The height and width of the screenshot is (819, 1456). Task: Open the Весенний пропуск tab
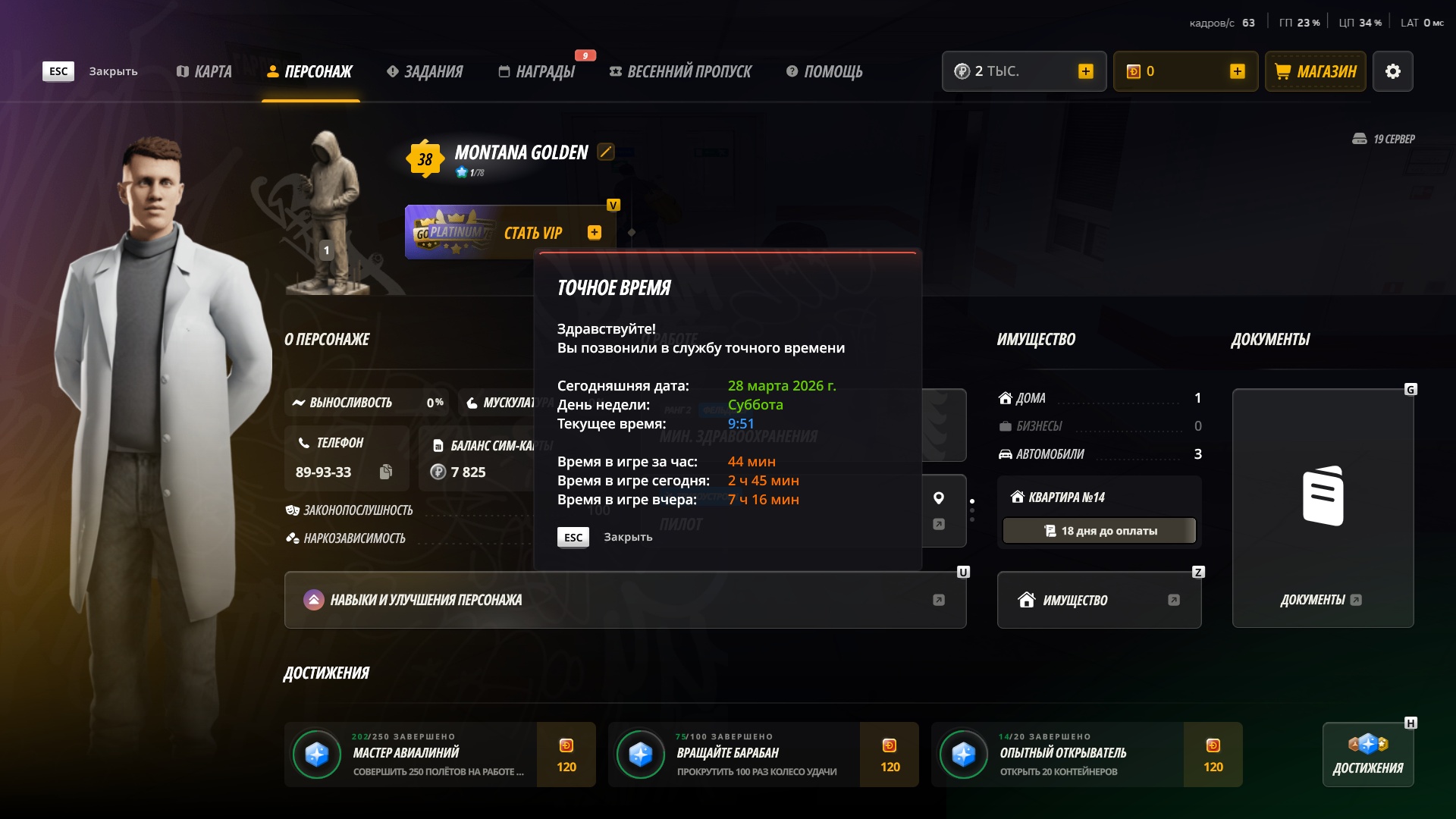[x=680, y=71]
